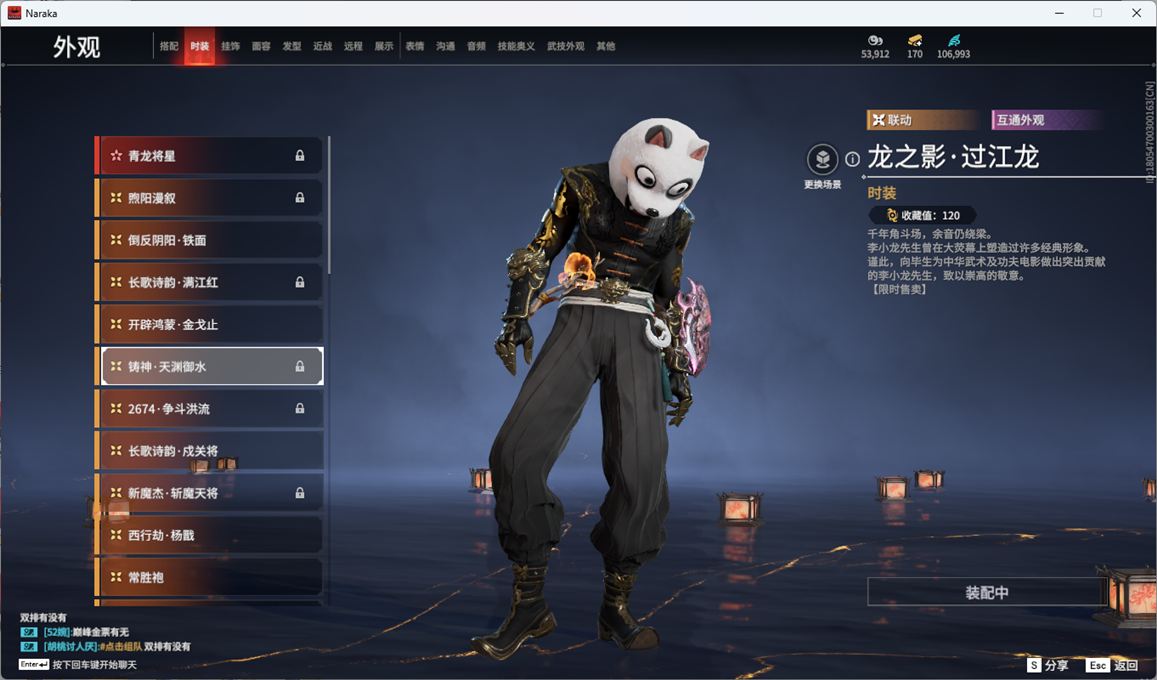Show the 其他 category tab
Image resolution: width=1157 pixels, height=680 pixels.
(605, 46)
